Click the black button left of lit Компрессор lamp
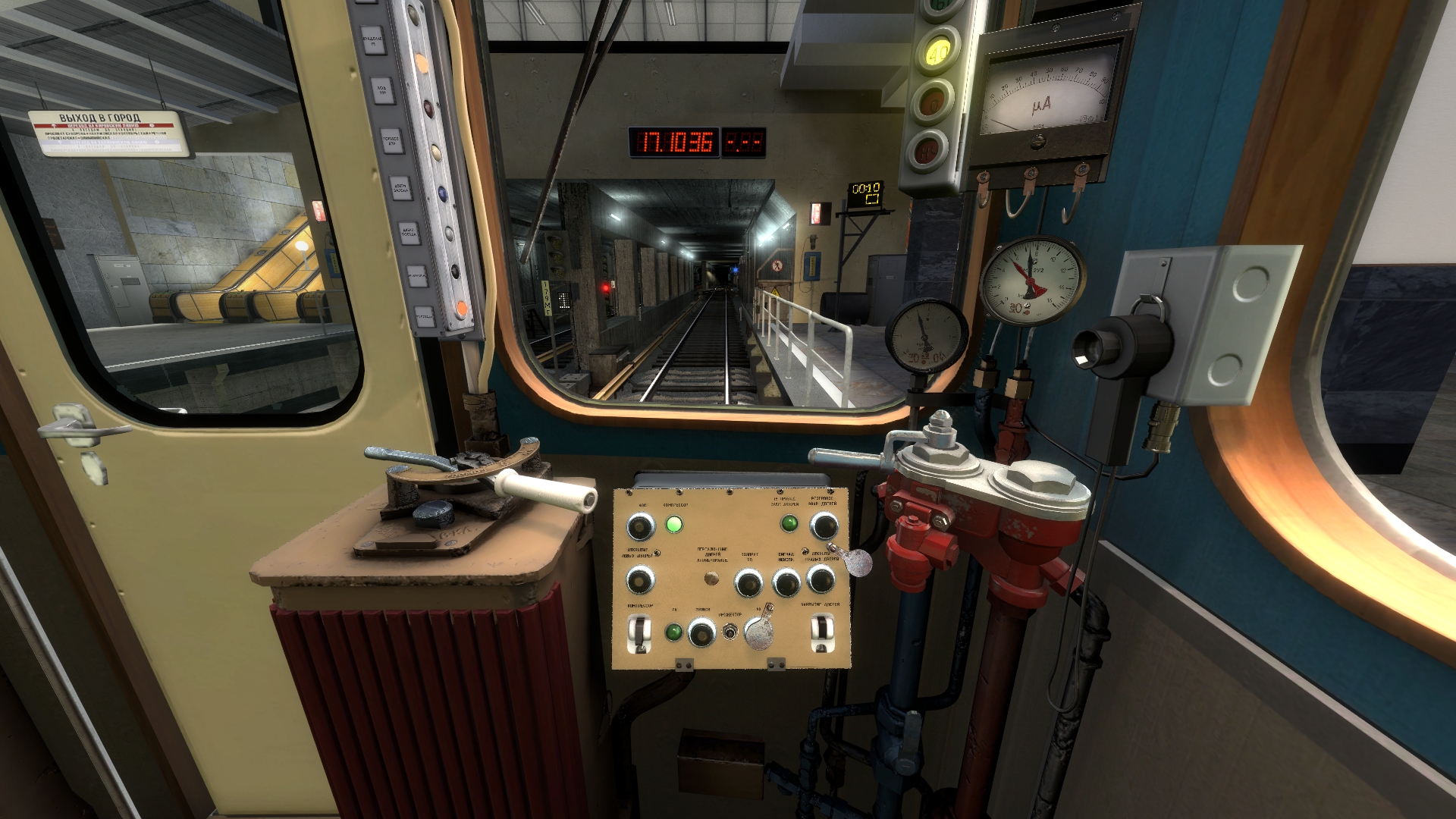 click(x=641, y=525)
